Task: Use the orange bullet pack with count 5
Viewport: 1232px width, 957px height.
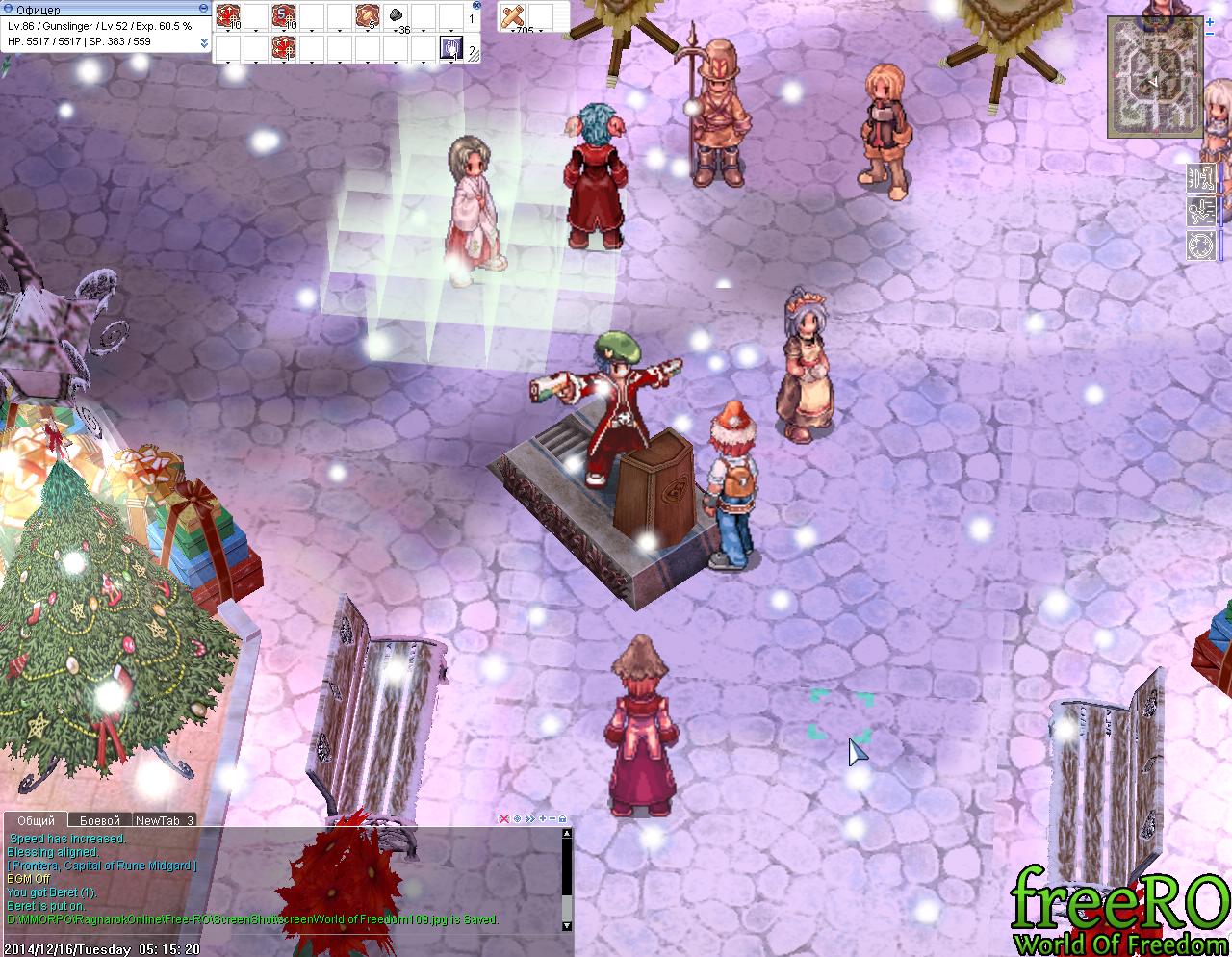Action: click(x=368, y=16)
